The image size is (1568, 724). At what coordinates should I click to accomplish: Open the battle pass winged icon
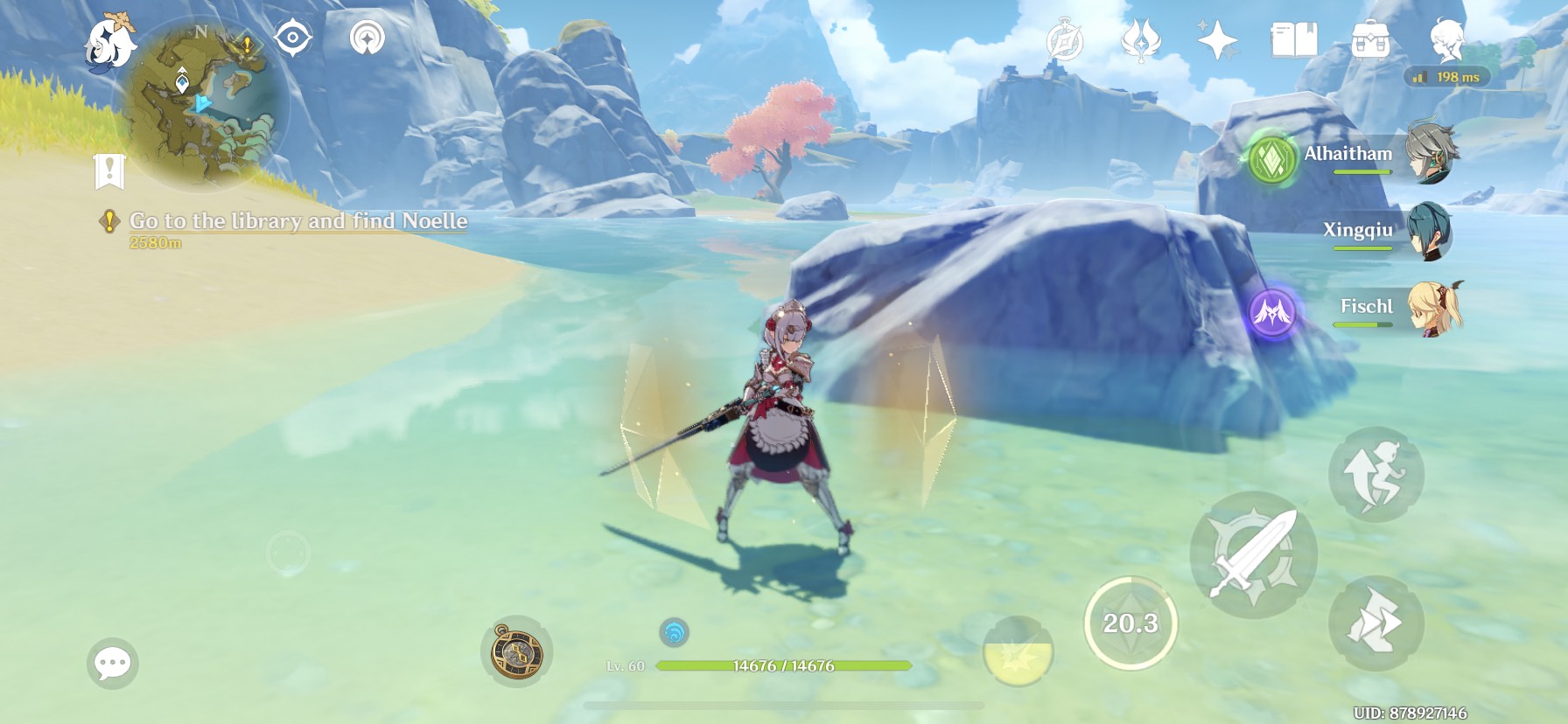(1141, 40)
